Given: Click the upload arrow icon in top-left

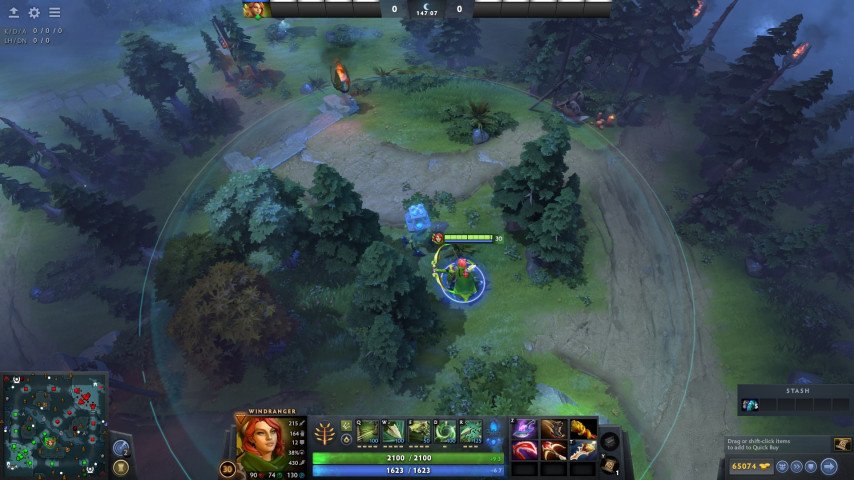Looking at the screenshot, I should [x=14, y=13].
